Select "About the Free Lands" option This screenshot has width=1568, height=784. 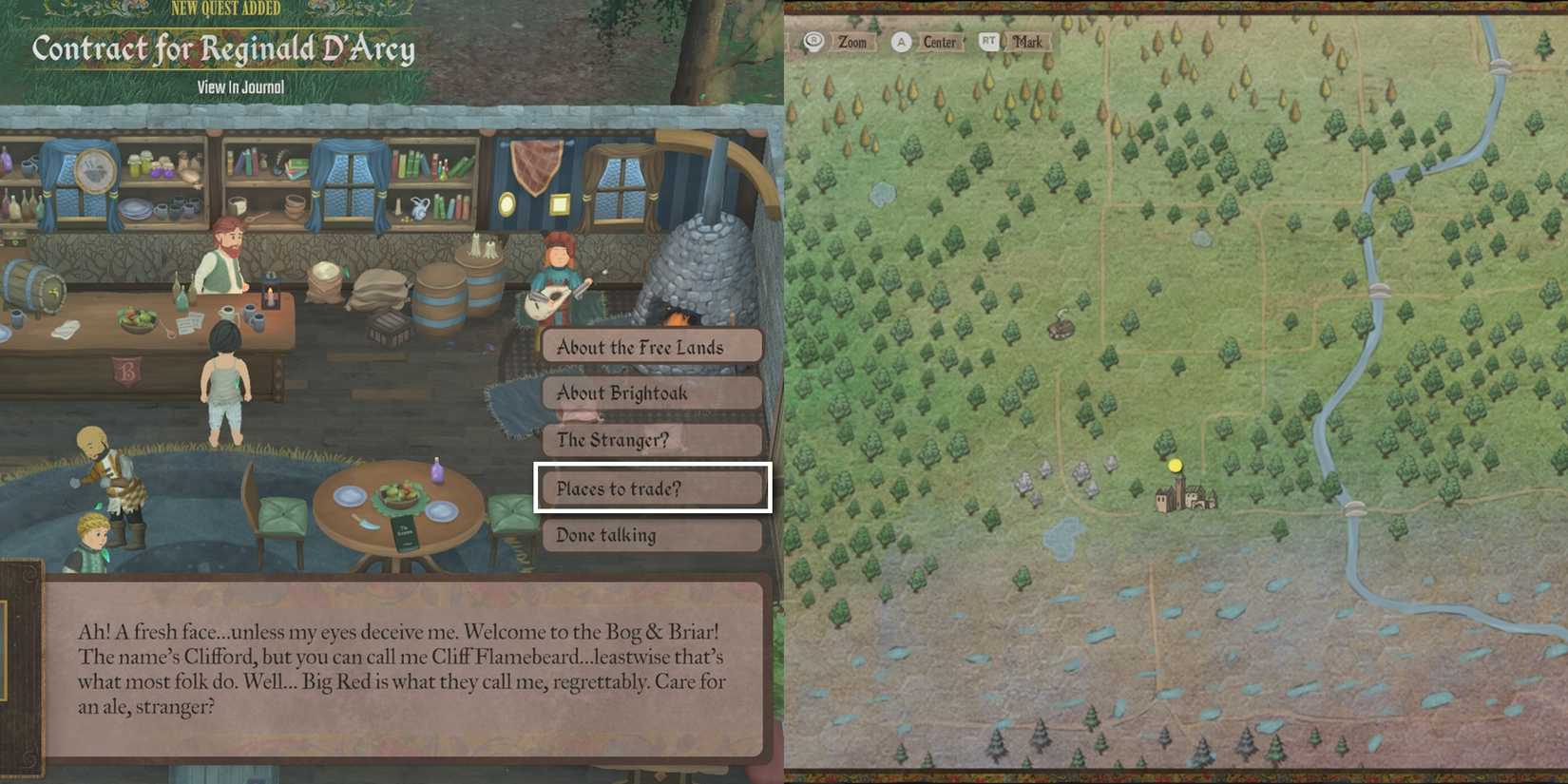click(x=652, y=347)
